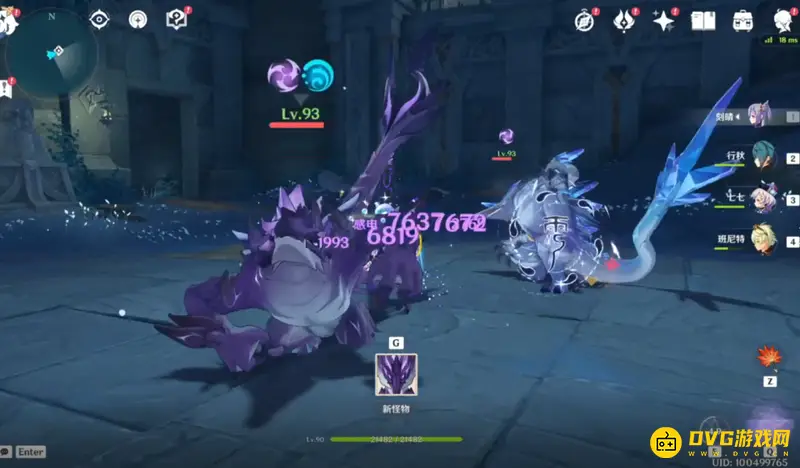Open the Paimon menu icon
800x468 pixels.
[x=9, y=18]
